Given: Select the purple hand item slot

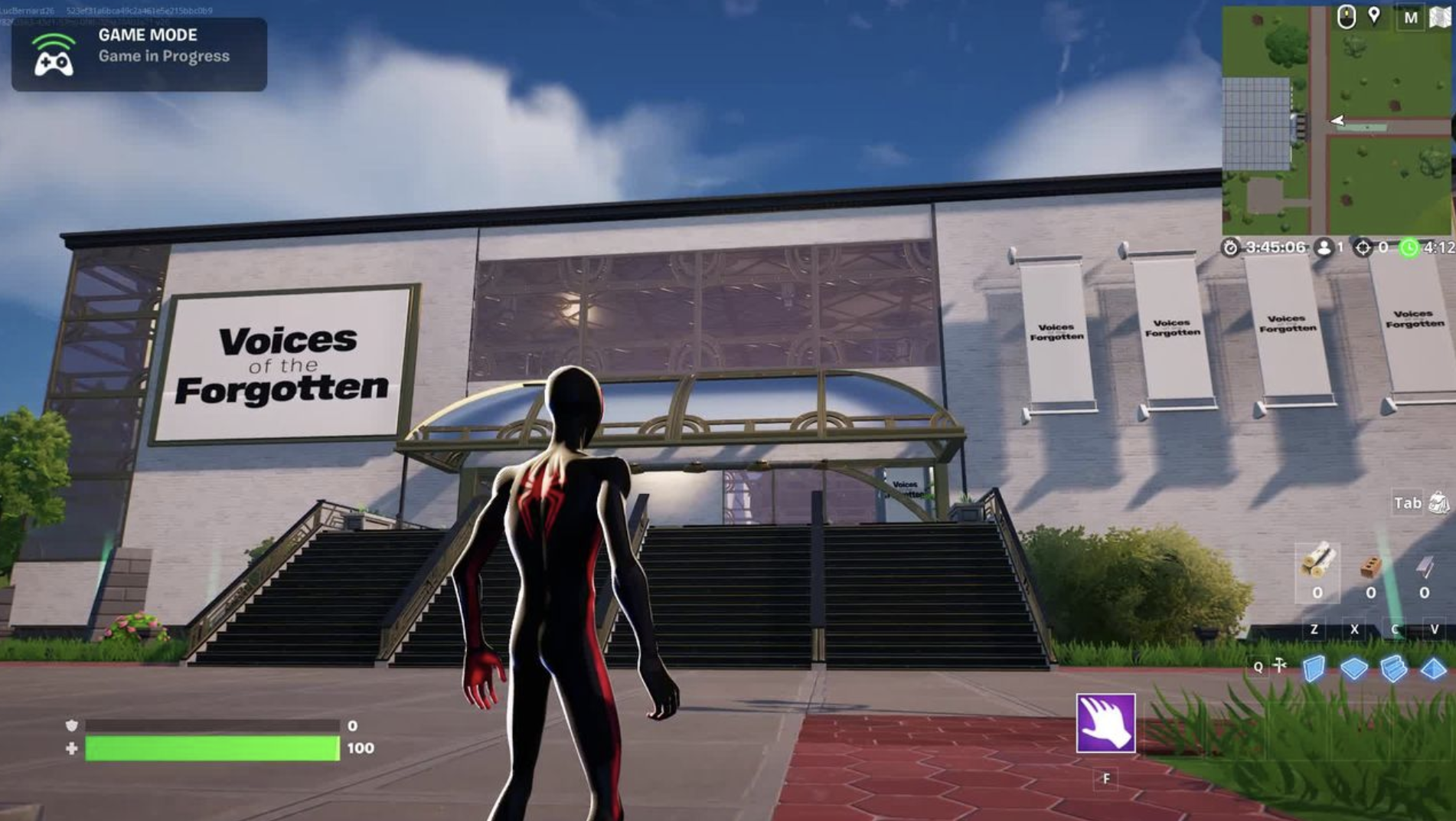Looking at the screenshot, I should 1105,723.
